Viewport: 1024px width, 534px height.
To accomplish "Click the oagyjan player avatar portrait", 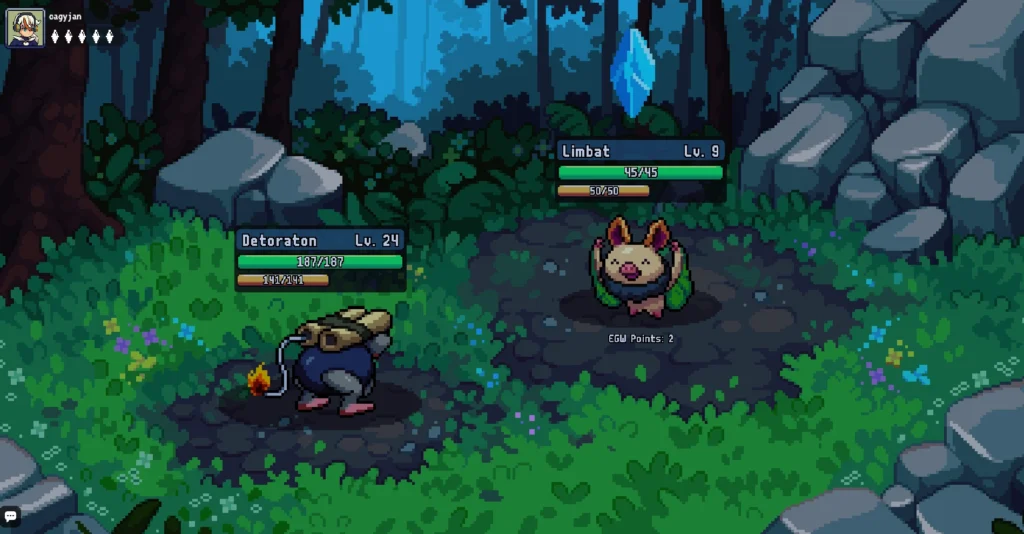I will (x=25, y=28).
